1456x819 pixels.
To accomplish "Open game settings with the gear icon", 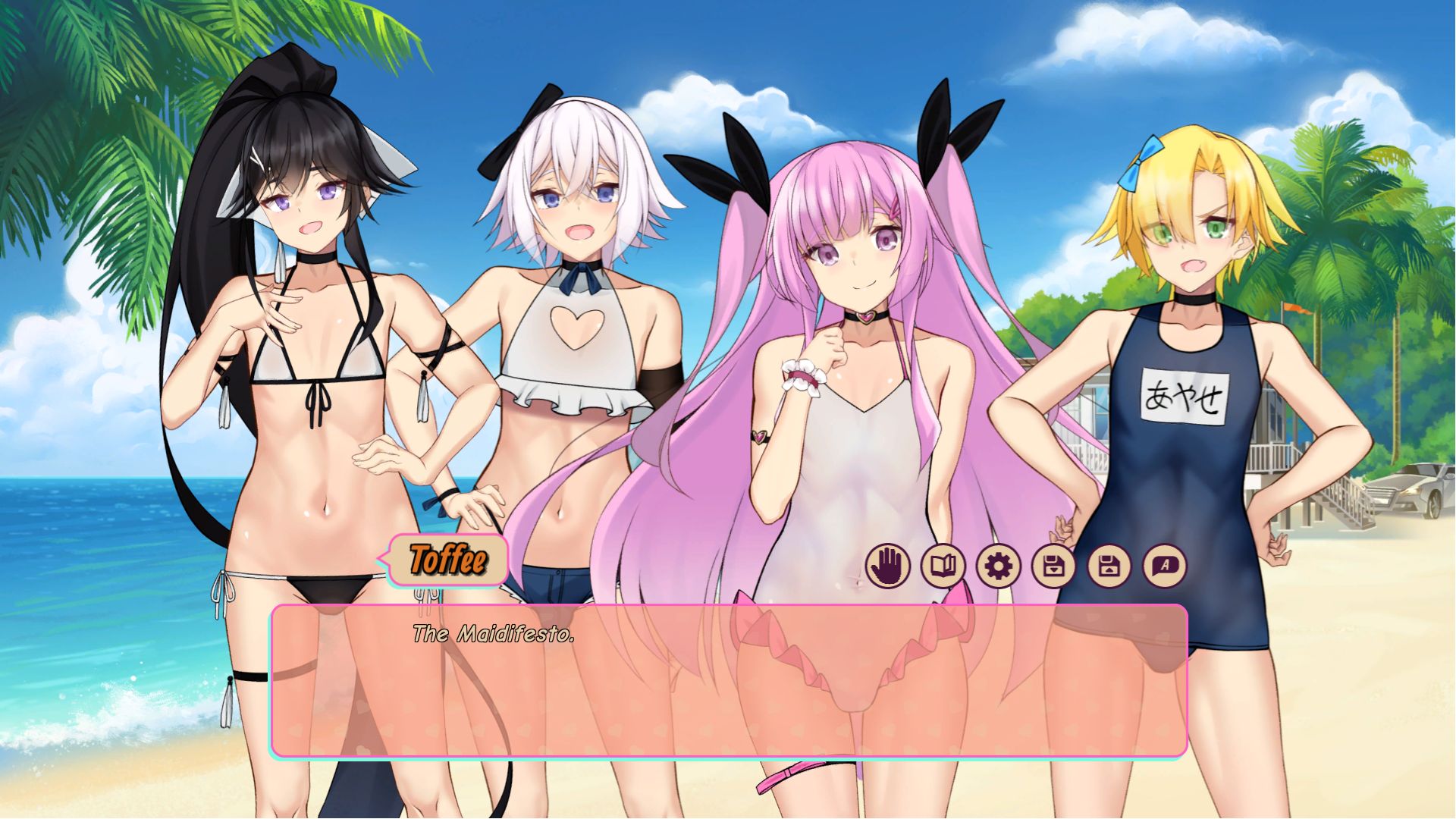I will pyautogui.click(x=996, y=565).
